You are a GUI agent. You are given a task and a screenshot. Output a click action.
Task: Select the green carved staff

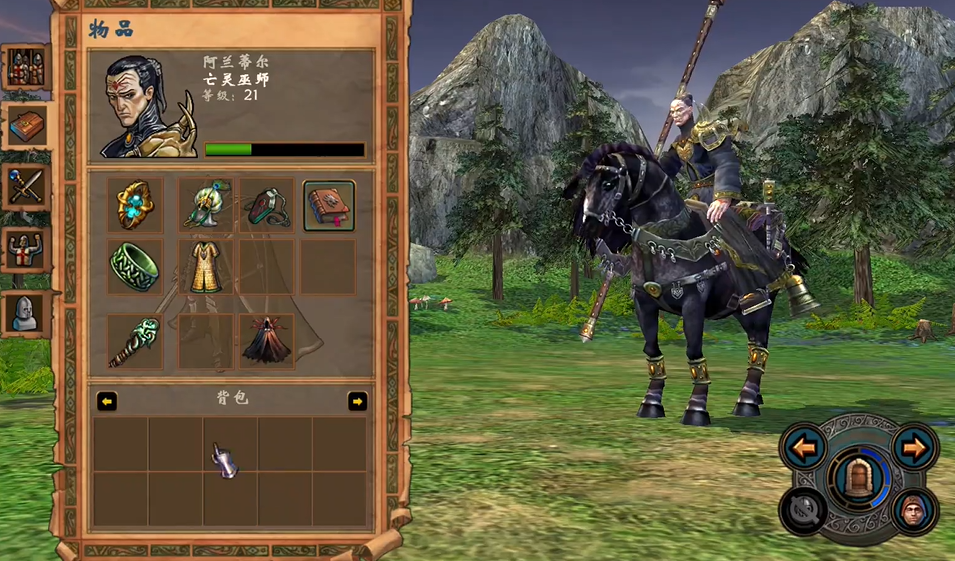(134, 342)
